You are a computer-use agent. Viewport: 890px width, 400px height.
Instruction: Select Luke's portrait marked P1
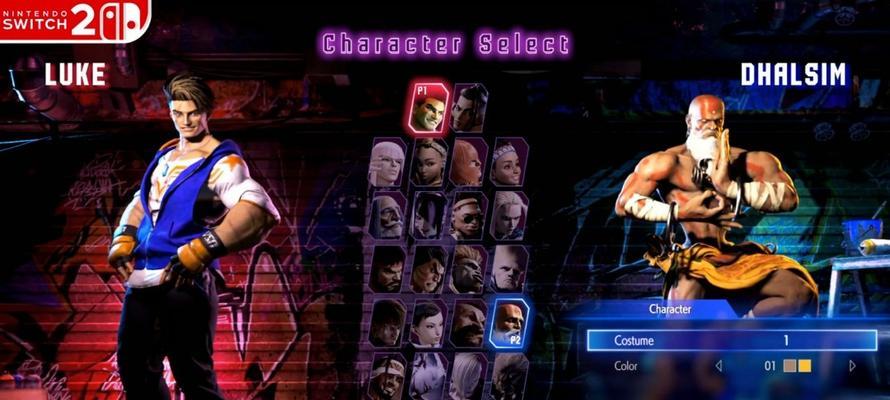429,108
